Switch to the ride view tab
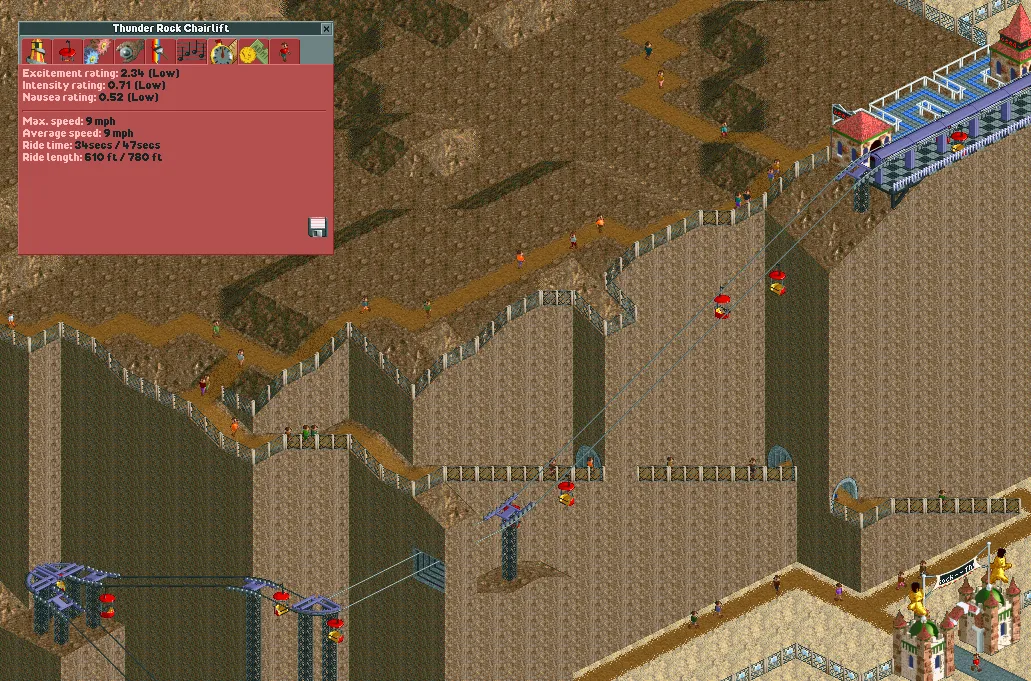The width and height of the screenshot is (1031, 681). coord(37,51)
